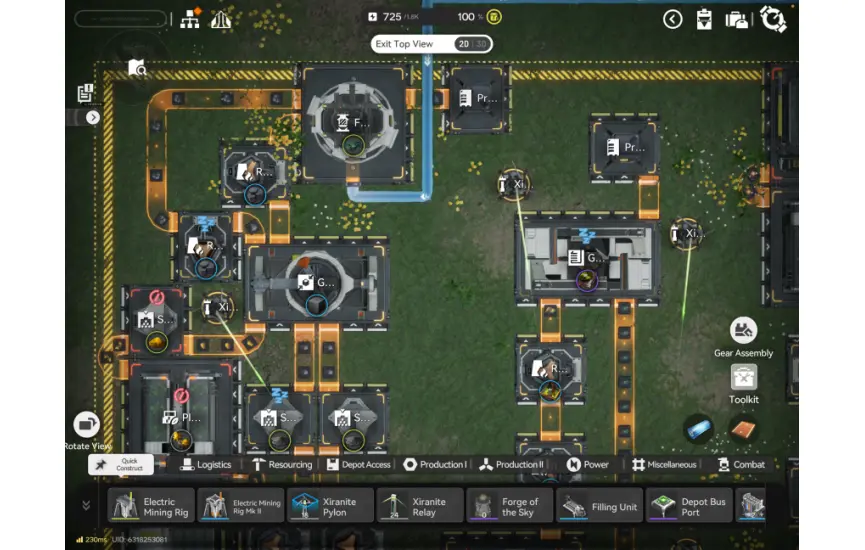Pick the Forge of the Sky
865x550 pixels.
coord(510,507)
